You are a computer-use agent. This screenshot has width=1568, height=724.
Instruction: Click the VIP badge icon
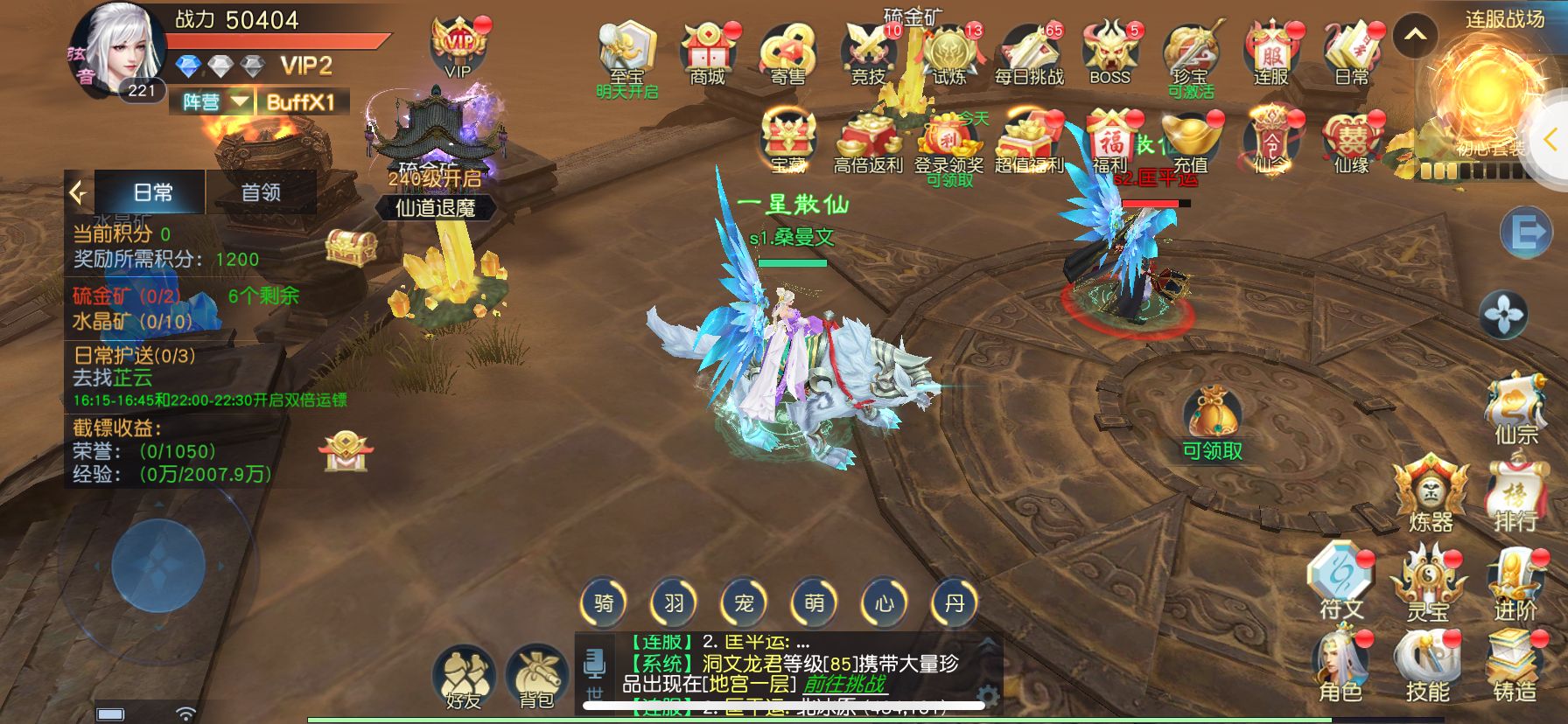[x=458, y=48]
